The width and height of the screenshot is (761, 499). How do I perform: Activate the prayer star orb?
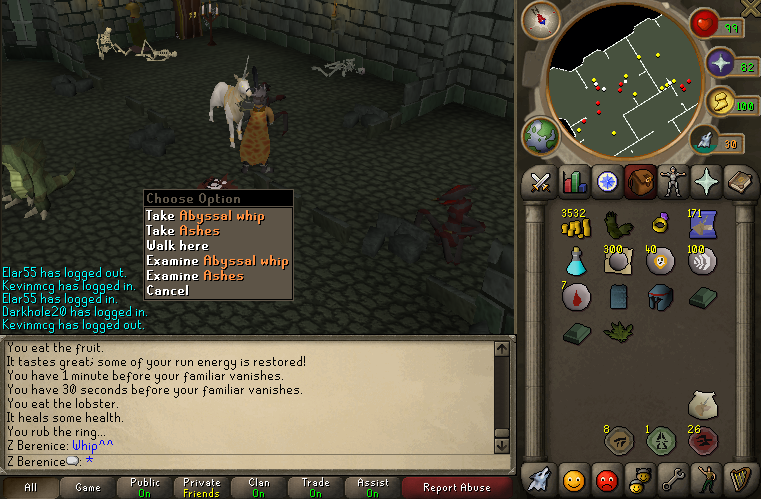[x=719, y=64]
